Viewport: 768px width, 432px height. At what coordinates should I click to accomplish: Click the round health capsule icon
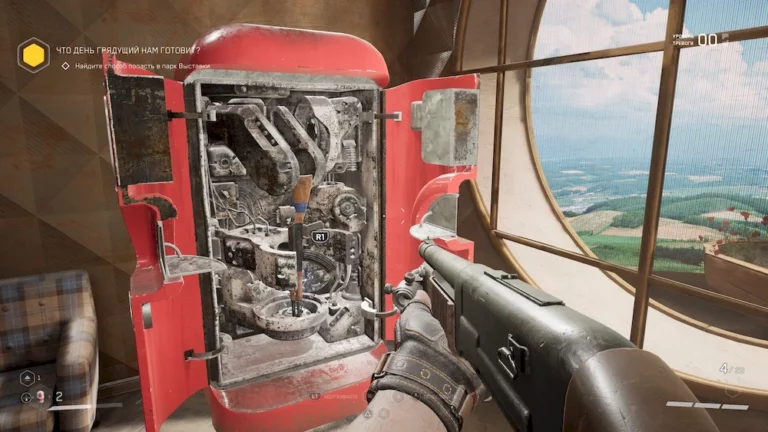tap(25, 397)
